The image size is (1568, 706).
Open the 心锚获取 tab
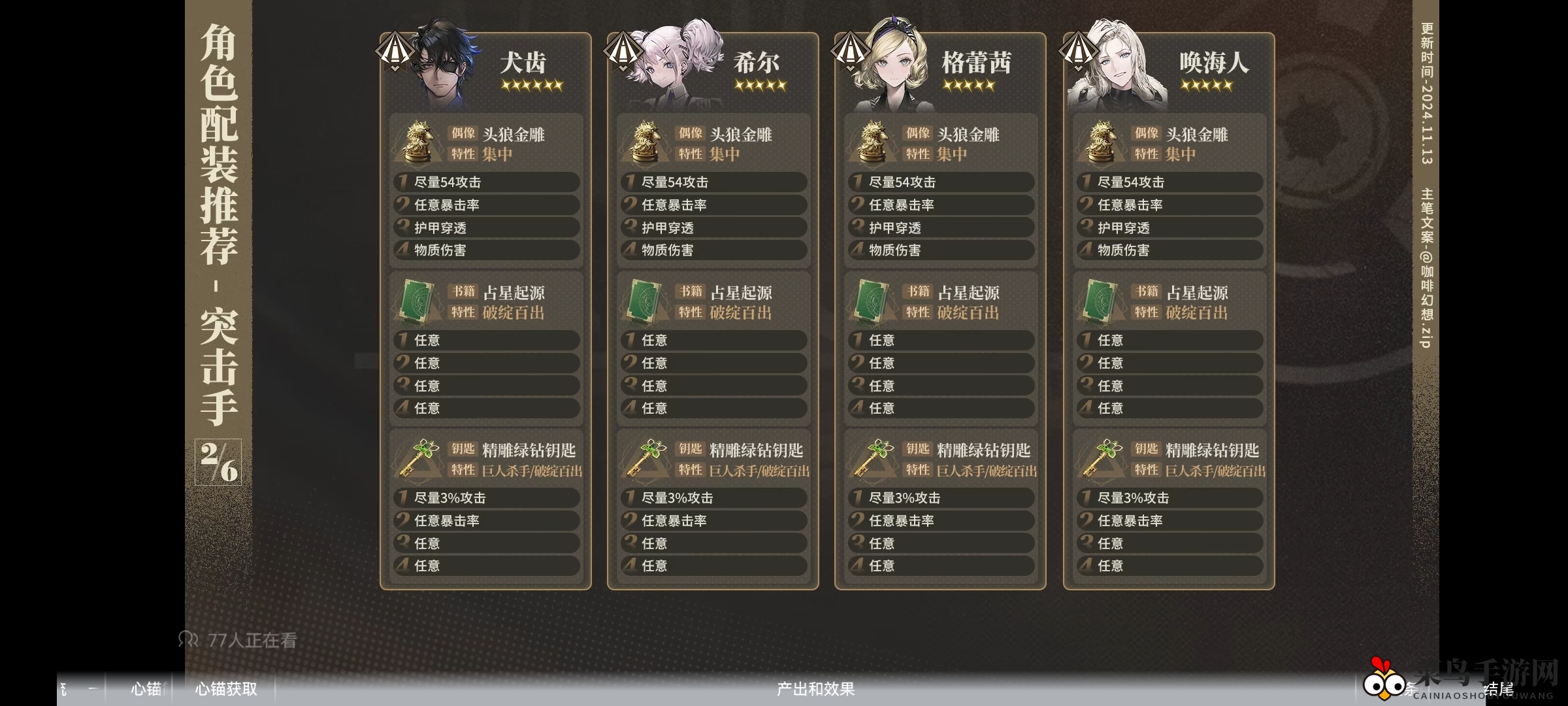pos(224,690)
